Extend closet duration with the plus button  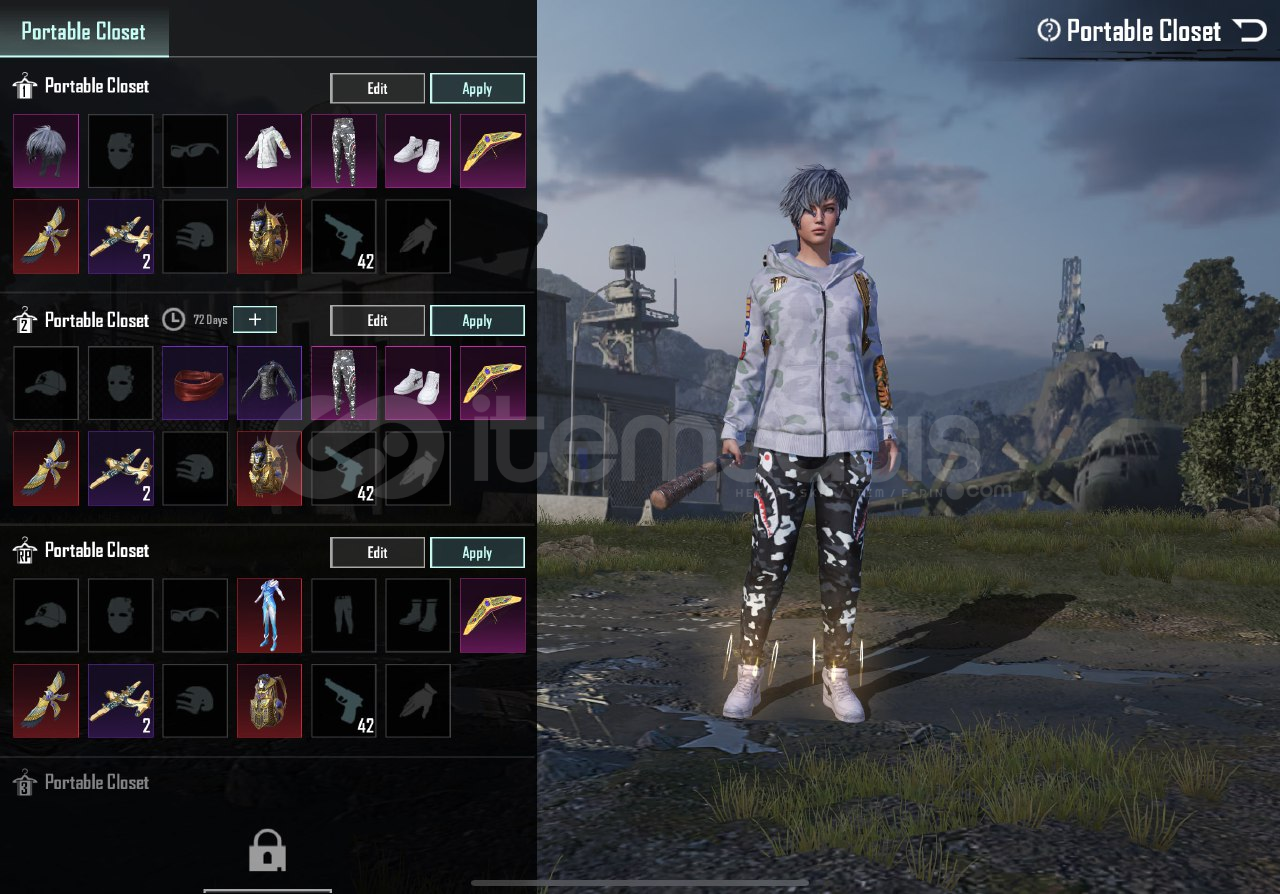pos(255,319)
